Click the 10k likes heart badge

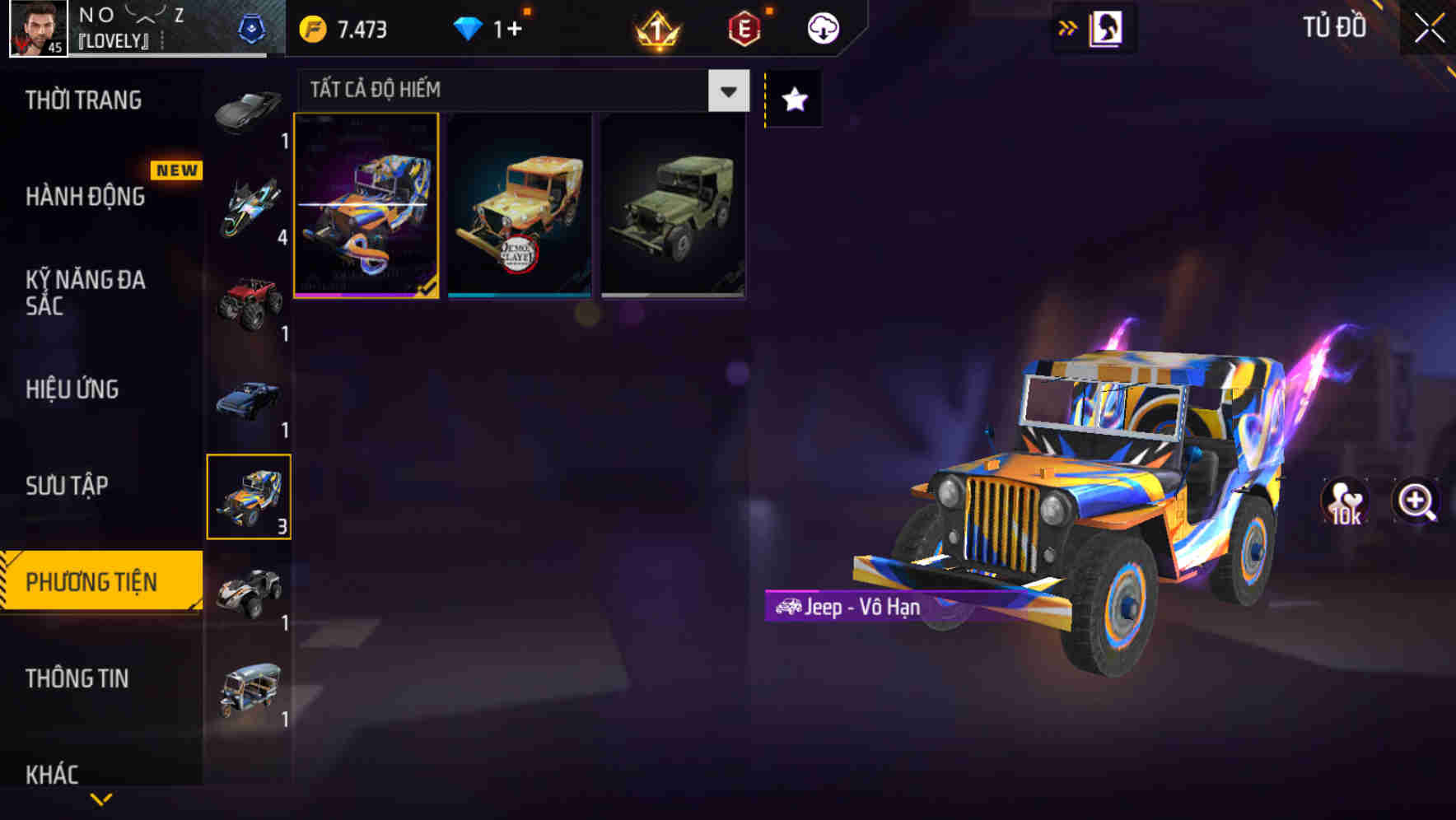tap(1345, 502)
